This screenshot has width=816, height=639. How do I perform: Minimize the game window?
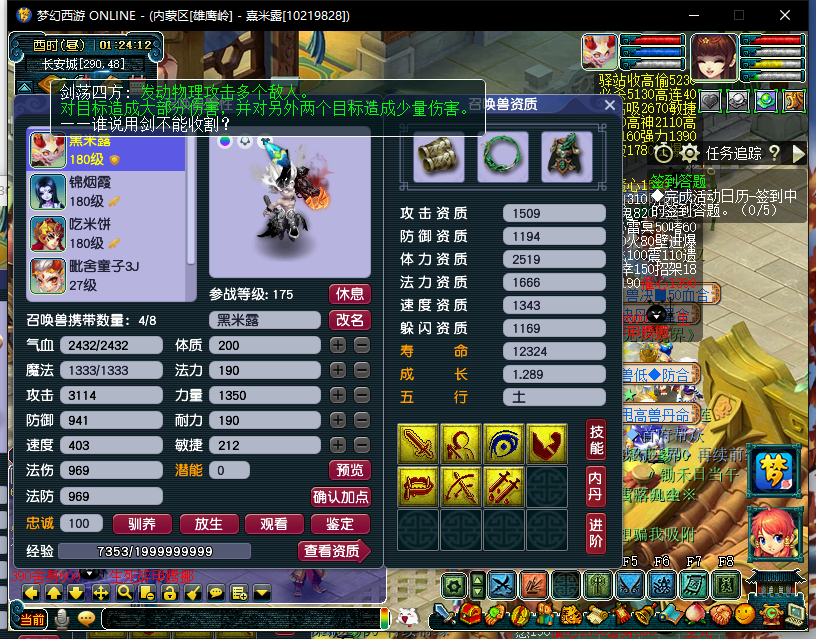point(697,16)
